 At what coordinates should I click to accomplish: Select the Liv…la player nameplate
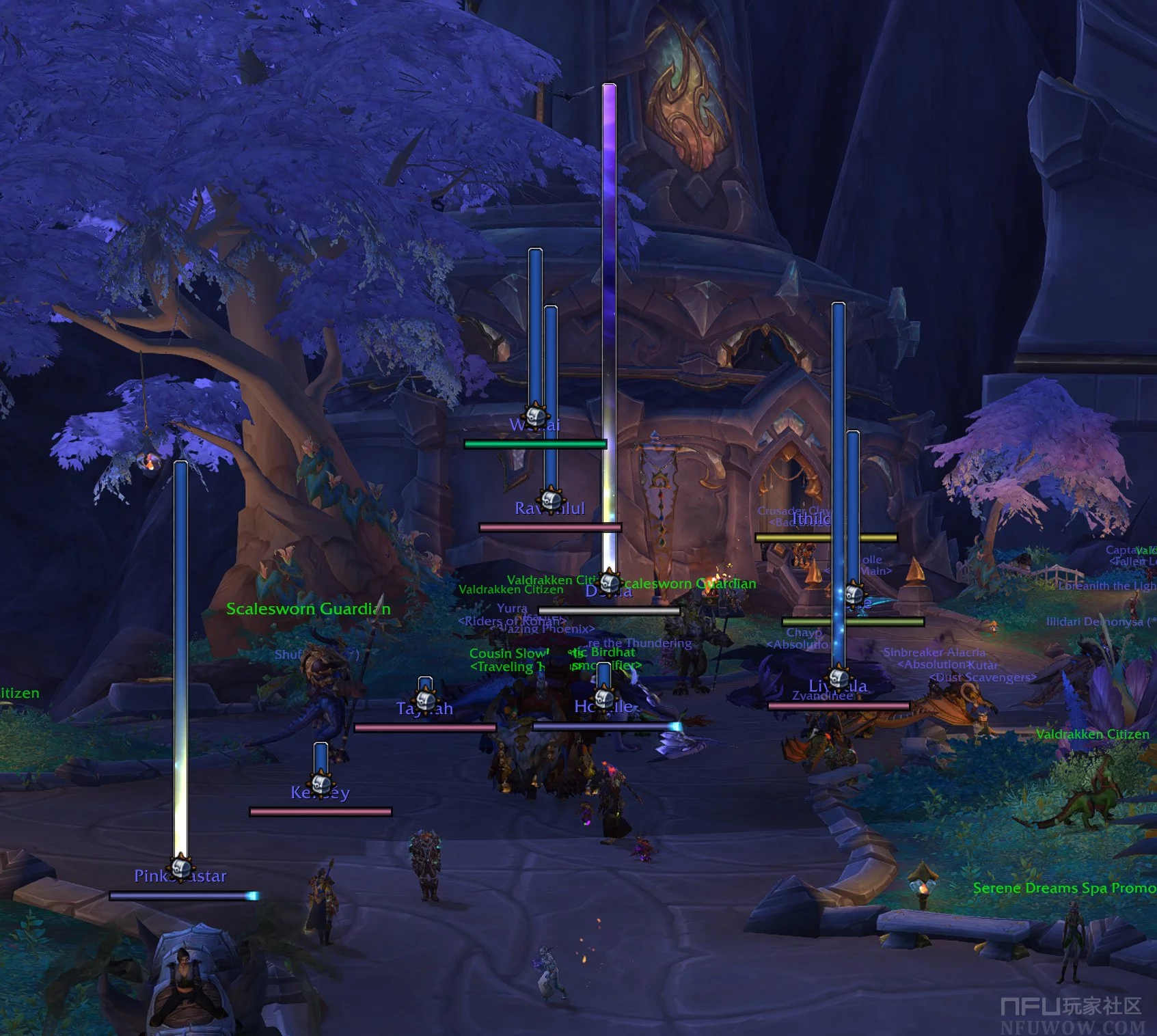click(839, 705)
